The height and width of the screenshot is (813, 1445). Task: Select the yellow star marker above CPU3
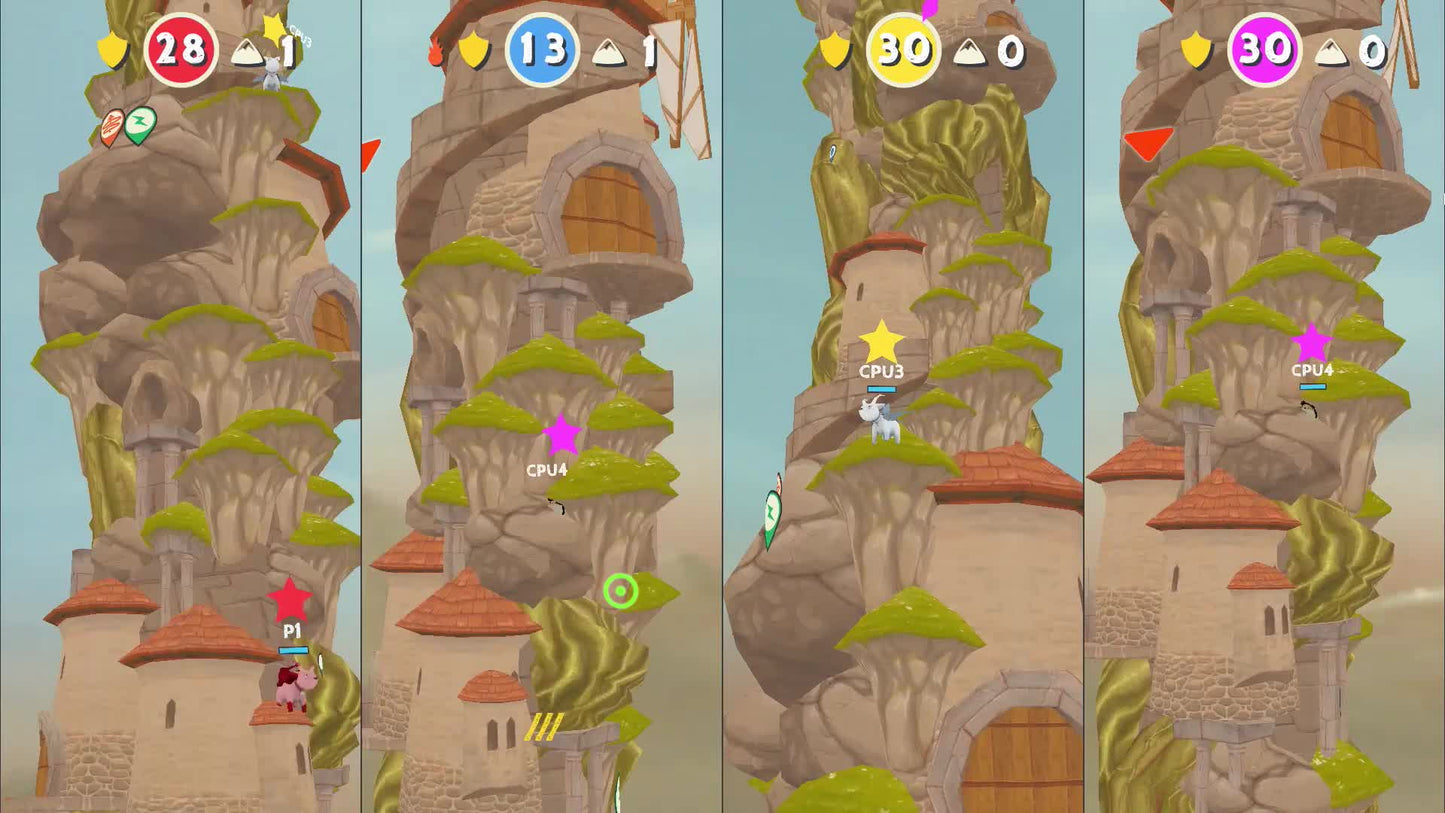[881, 342]
